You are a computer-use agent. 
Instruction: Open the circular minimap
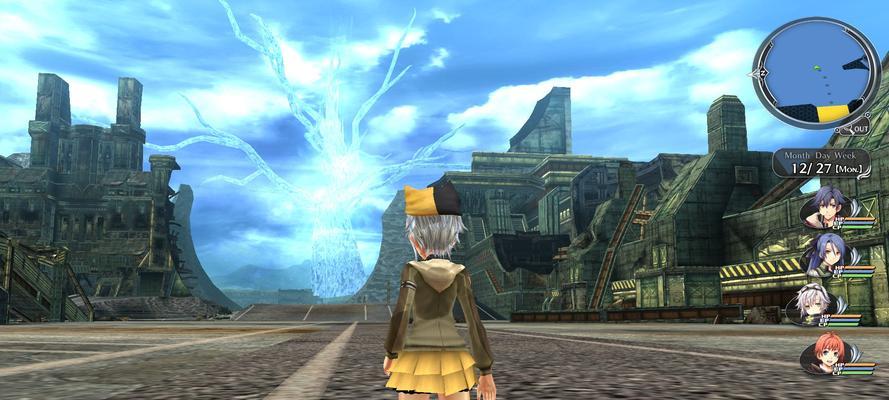[814, 71]
